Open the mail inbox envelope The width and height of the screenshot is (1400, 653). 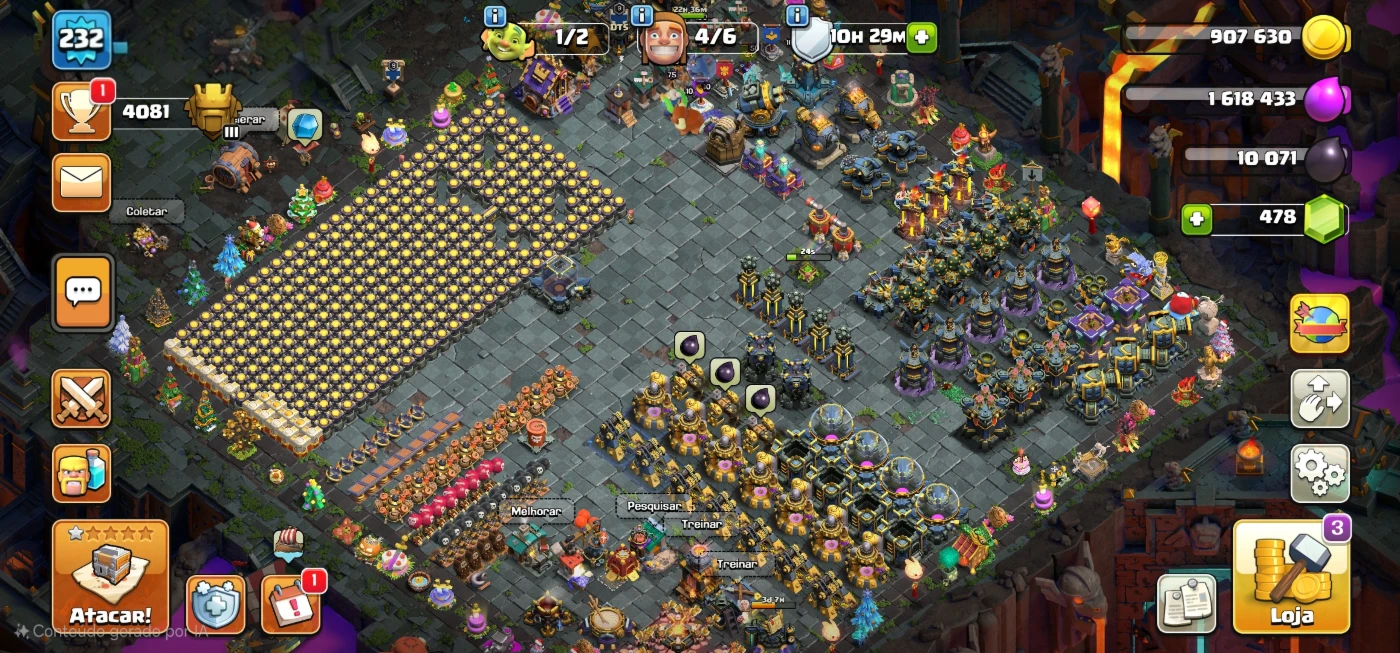81,183
